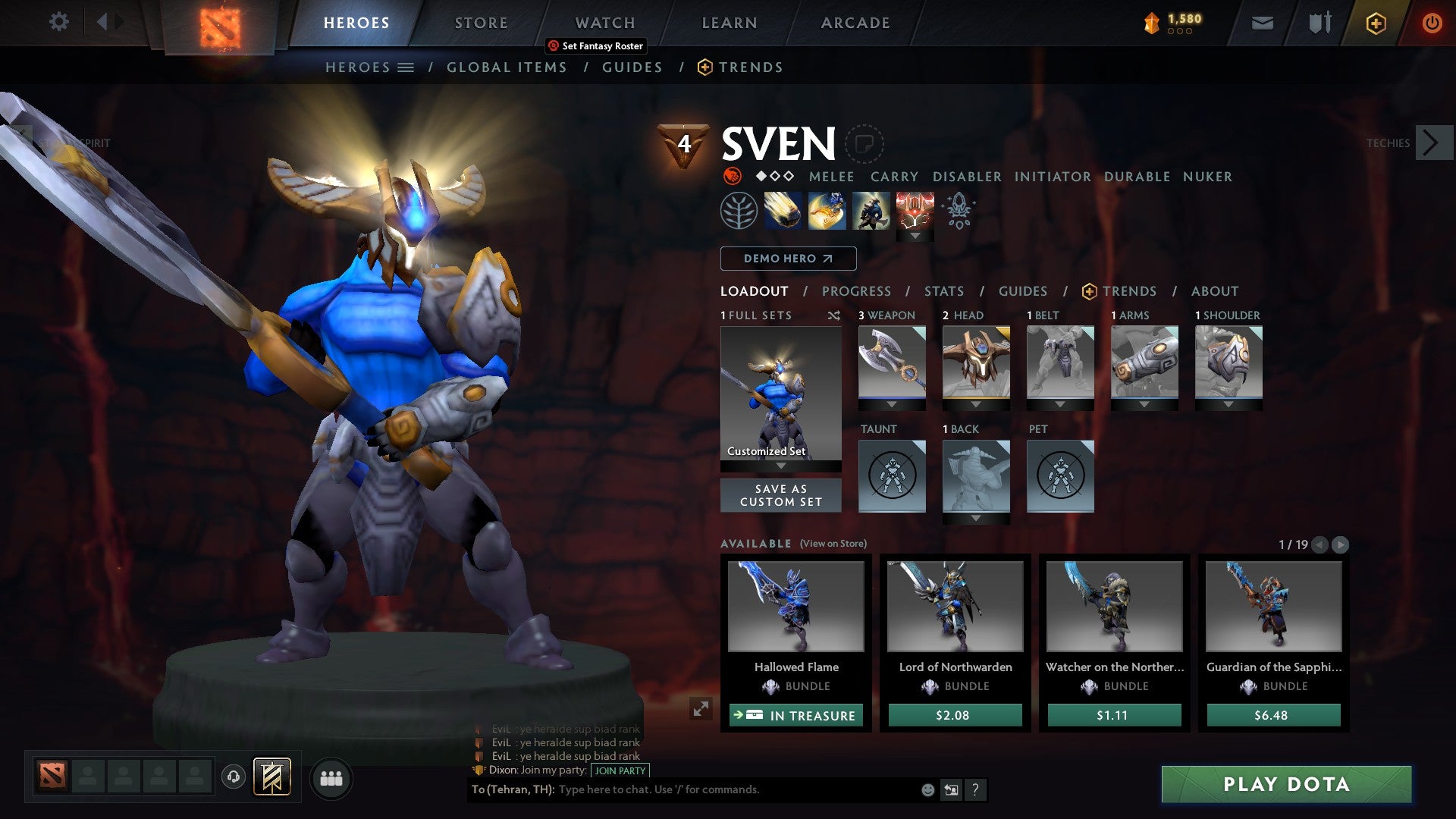Select the Aghanim's Scepter upgrade icon

(x=958, y=210)
